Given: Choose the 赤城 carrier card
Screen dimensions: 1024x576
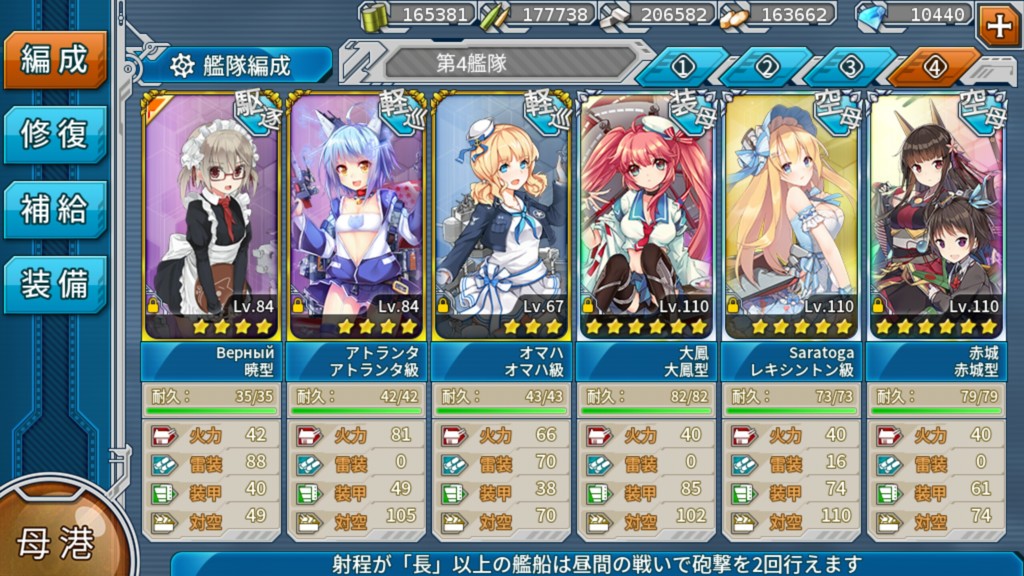Looking at the screenshot, I should pyautogui.click(x=938, y=216).
